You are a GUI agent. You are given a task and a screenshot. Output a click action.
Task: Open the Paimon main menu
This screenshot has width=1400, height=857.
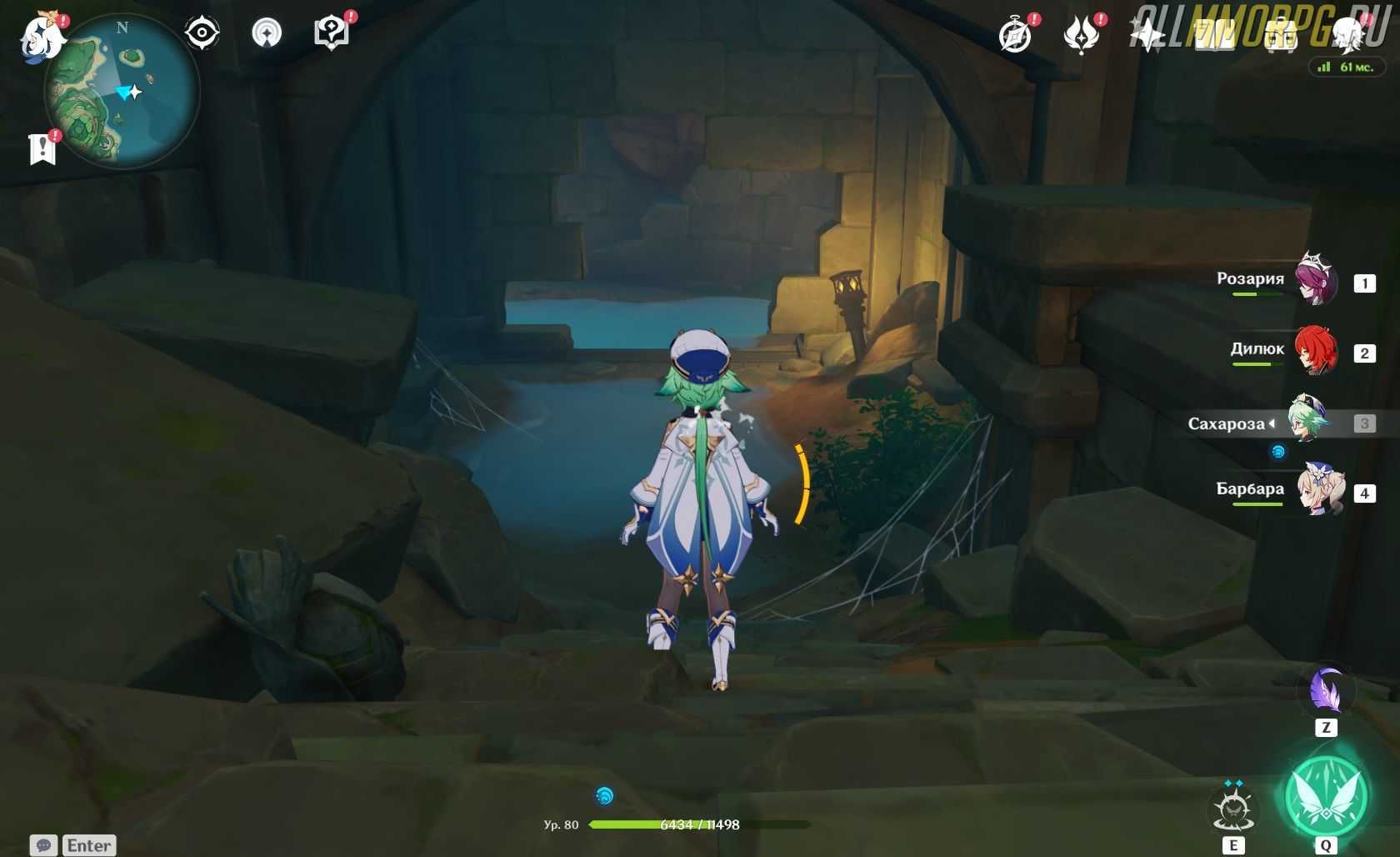pyautogui.click(x=42, y=37)
